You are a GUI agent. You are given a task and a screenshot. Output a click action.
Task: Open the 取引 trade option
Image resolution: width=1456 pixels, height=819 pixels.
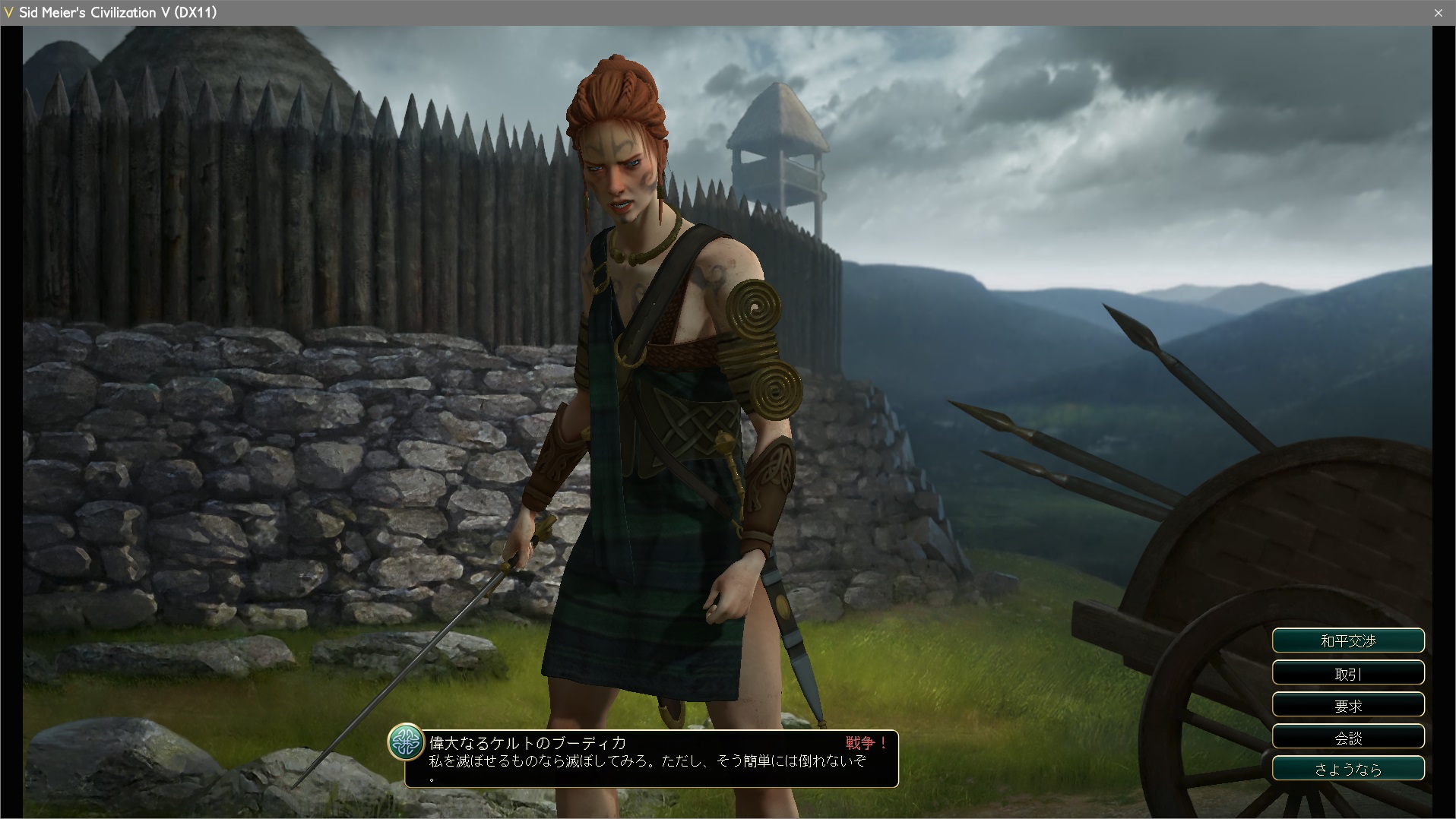click(x=1348, y=673)
